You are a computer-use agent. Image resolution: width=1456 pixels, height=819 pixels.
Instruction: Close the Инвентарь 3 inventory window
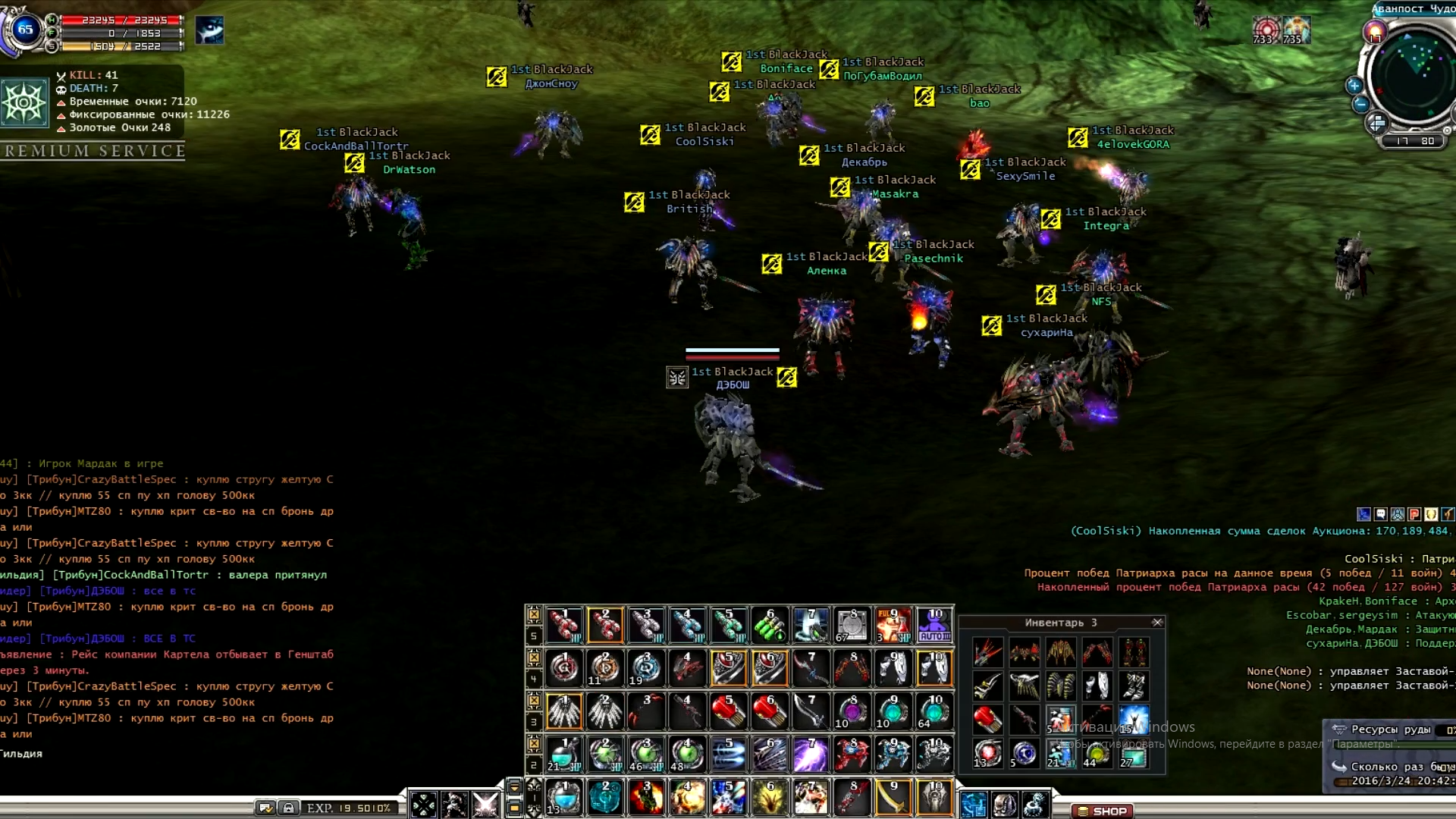(1157, 623)
